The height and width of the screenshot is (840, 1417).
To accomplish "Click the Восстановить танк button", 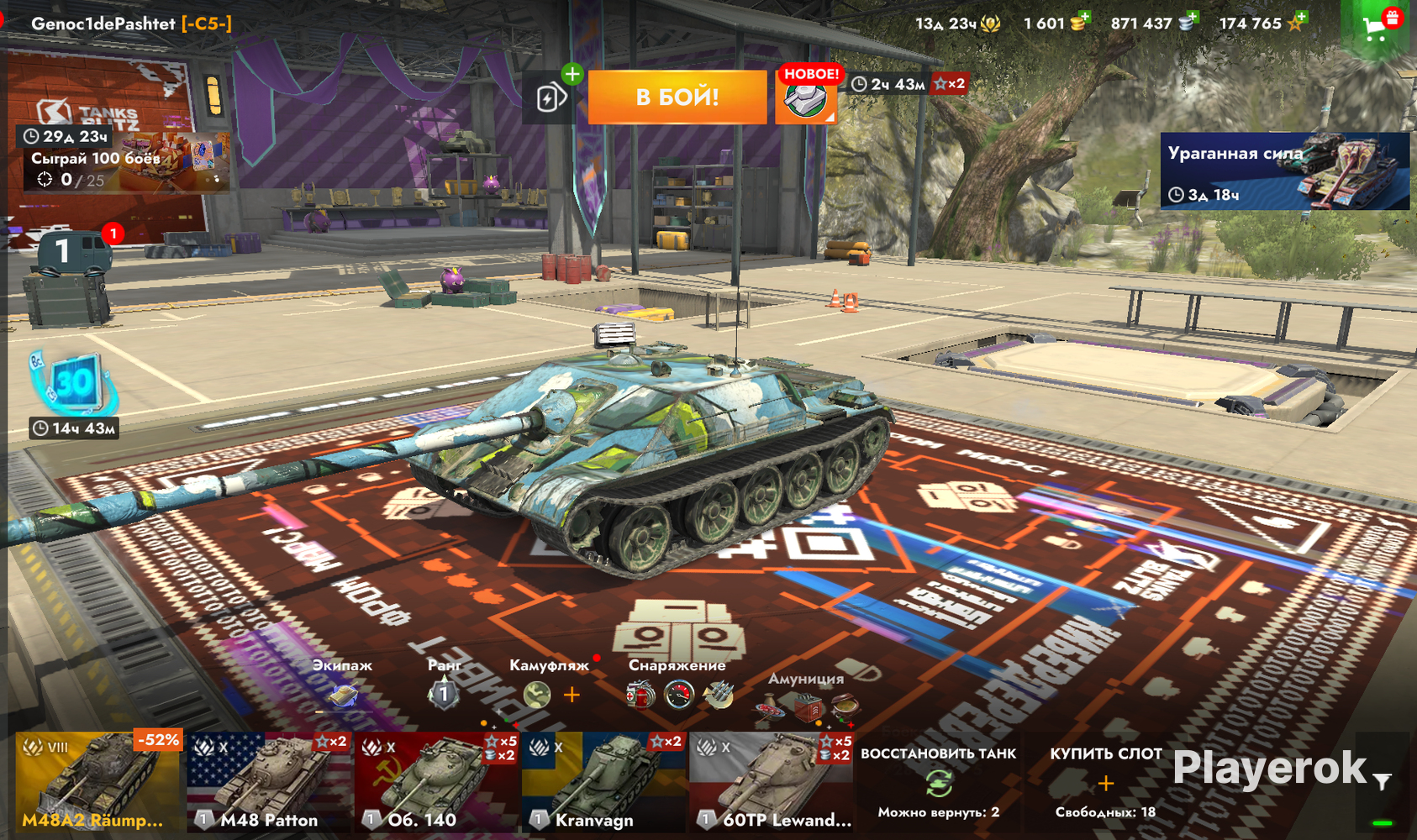I will pyautogui.click(x=938, y=783).
